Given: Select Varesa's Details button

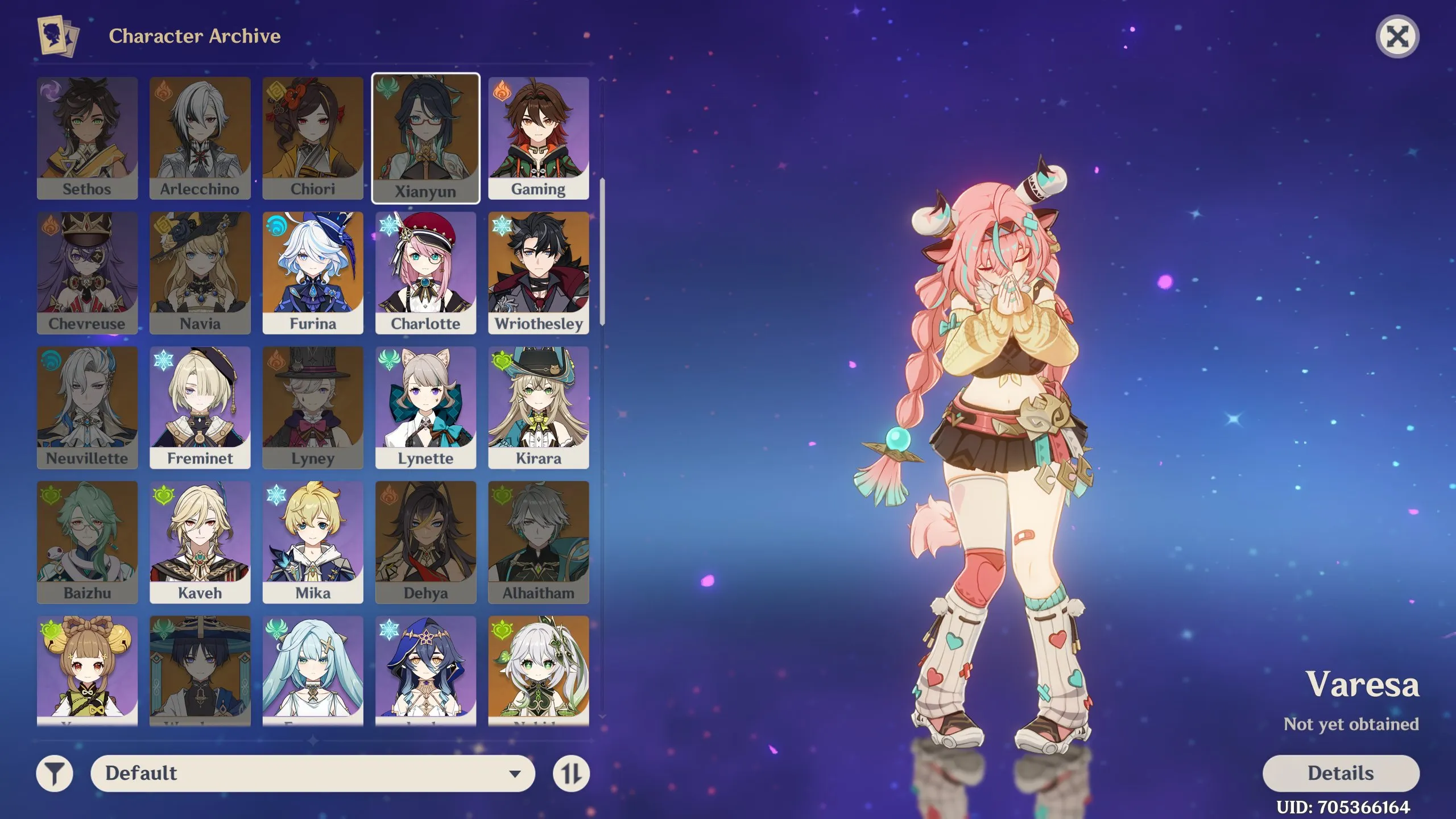Looking at the screenshot, I should (x=1341, y=773).
